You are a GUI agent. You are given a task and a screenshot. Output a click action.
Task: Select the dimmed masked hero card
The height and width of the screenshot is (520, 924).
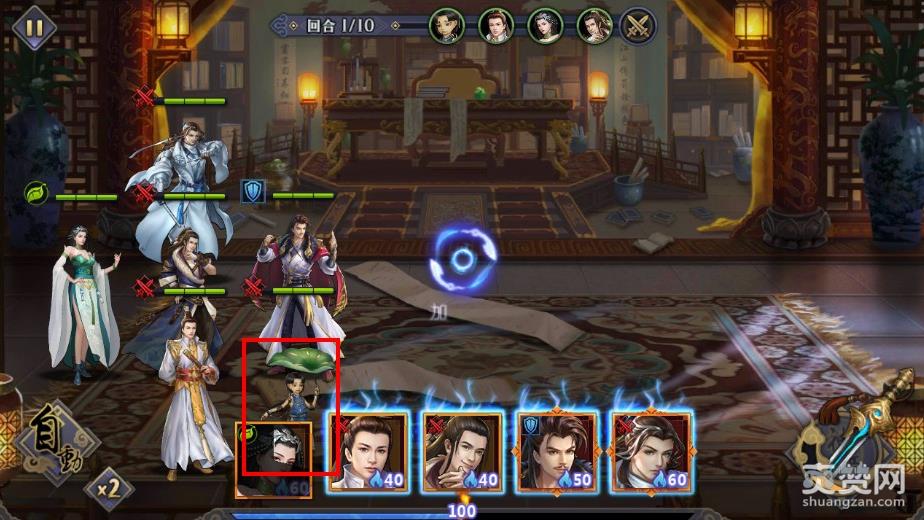274,460
